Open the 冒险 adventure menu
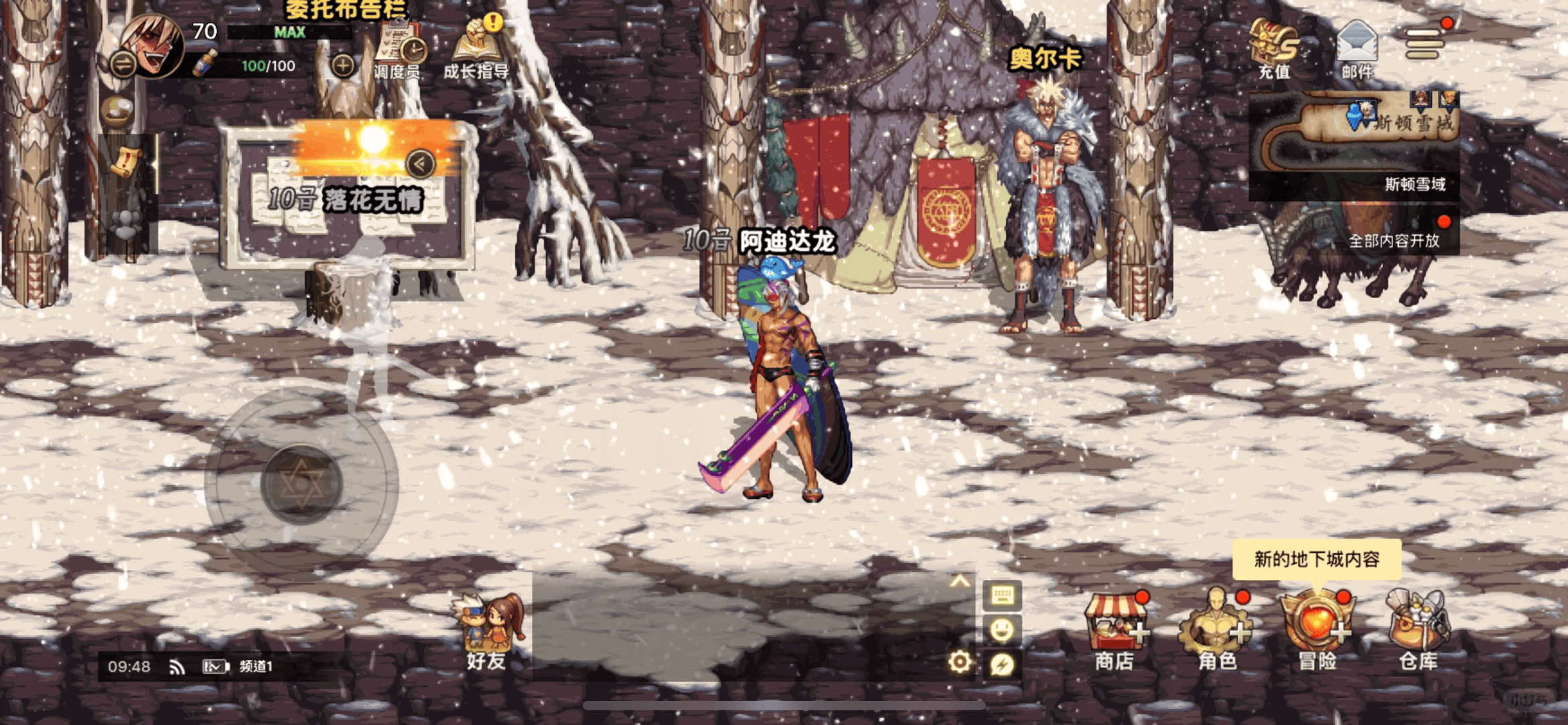The height and width of the screenshot is (725, 1568). pos(1318,632)
